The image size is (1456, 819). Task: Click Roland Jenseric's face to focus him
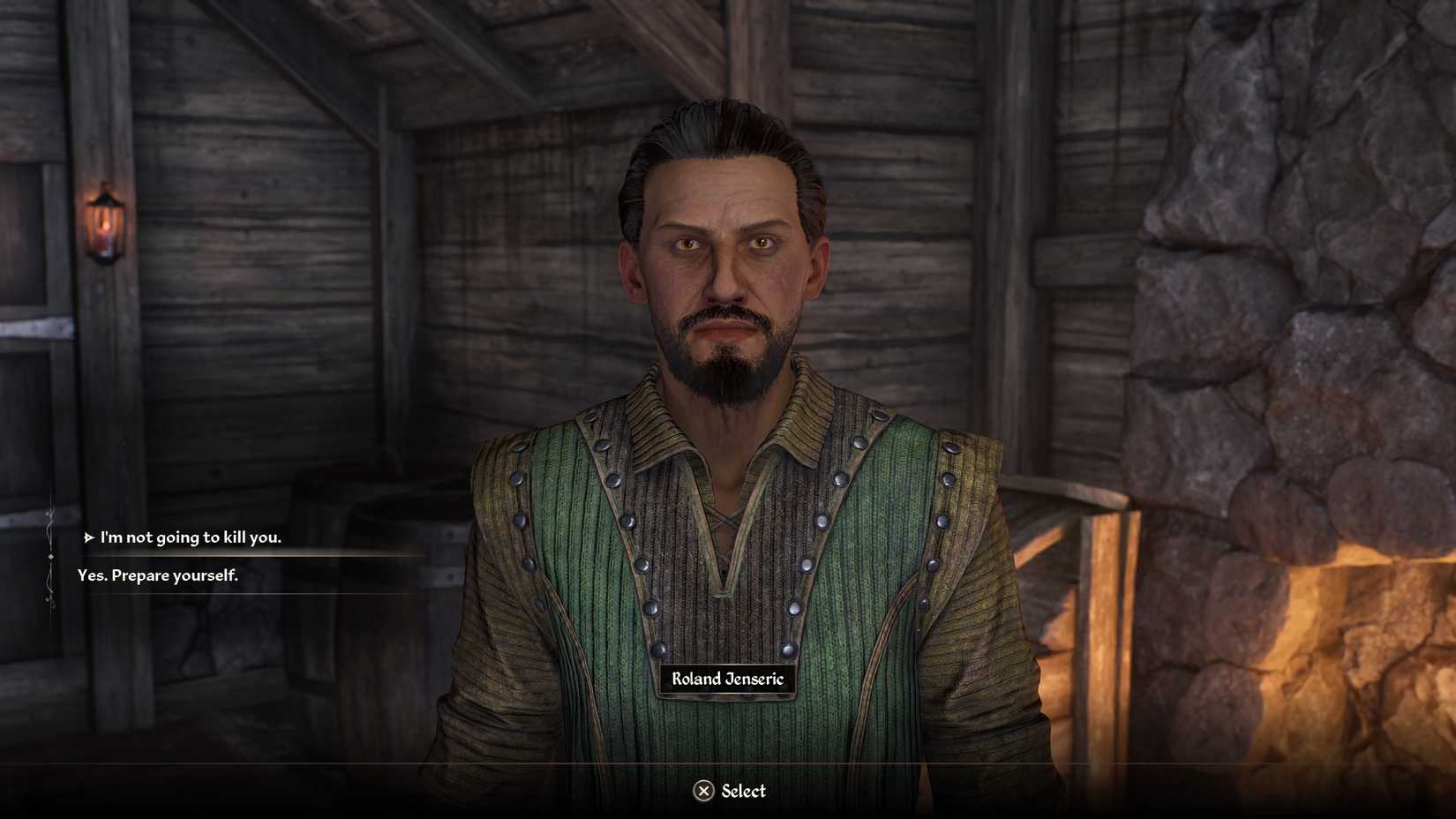[x=725, y=265]
